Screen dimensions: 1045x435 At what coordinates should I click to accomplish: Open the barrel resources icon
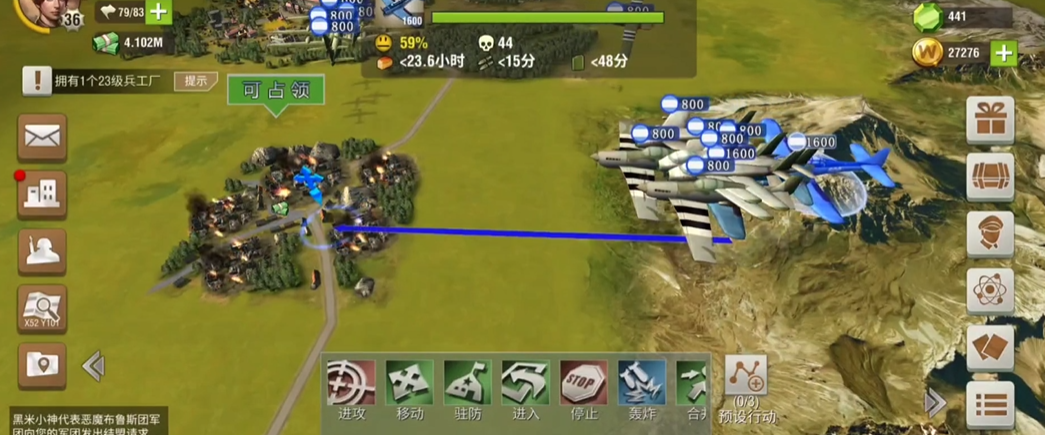point(990,178)
